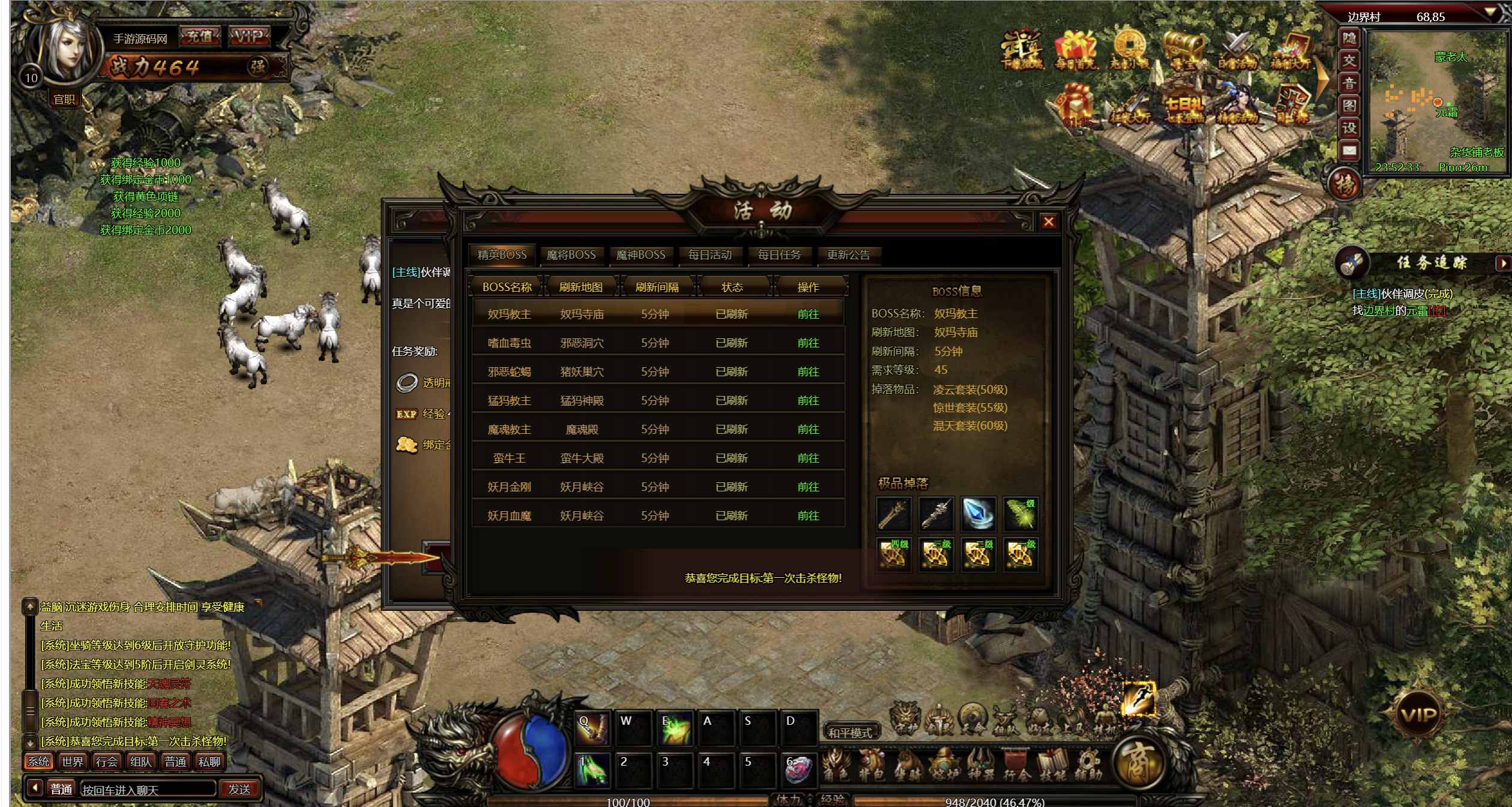This screenshot has width=1512, height=807.
Task: Open the mail envelope button
Action: point(1349,151)
